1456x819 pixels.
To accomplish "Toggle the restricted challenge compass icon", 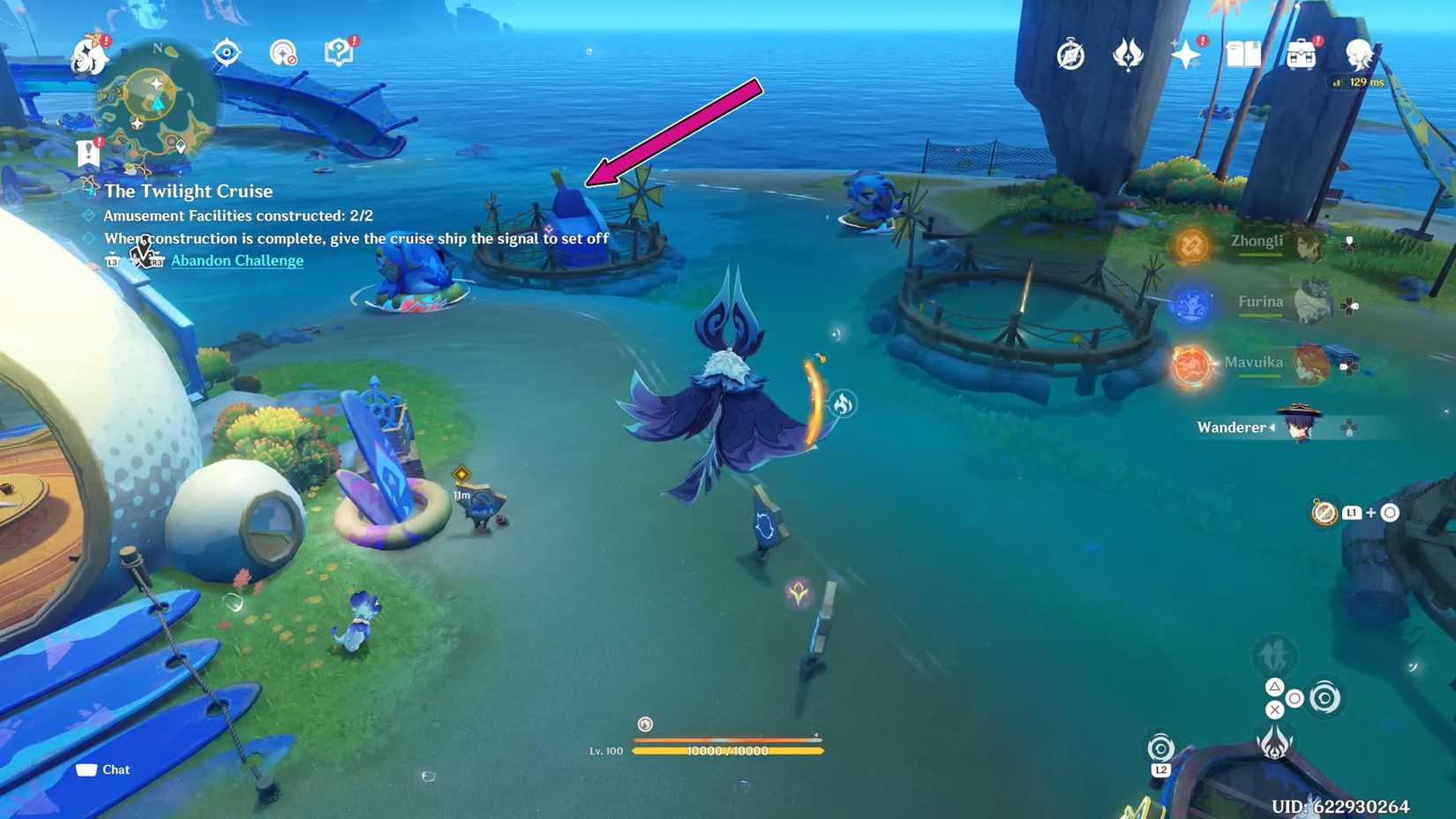I will [283, 53].
